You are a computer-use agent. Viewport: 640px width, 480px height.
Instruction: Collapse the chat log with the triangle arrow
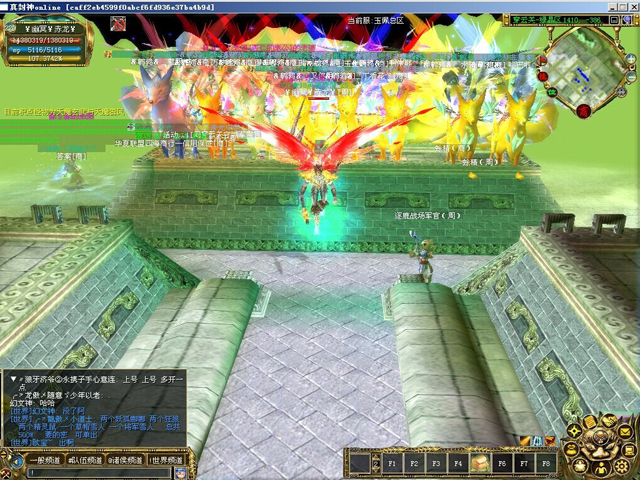[x=13, y=380]
